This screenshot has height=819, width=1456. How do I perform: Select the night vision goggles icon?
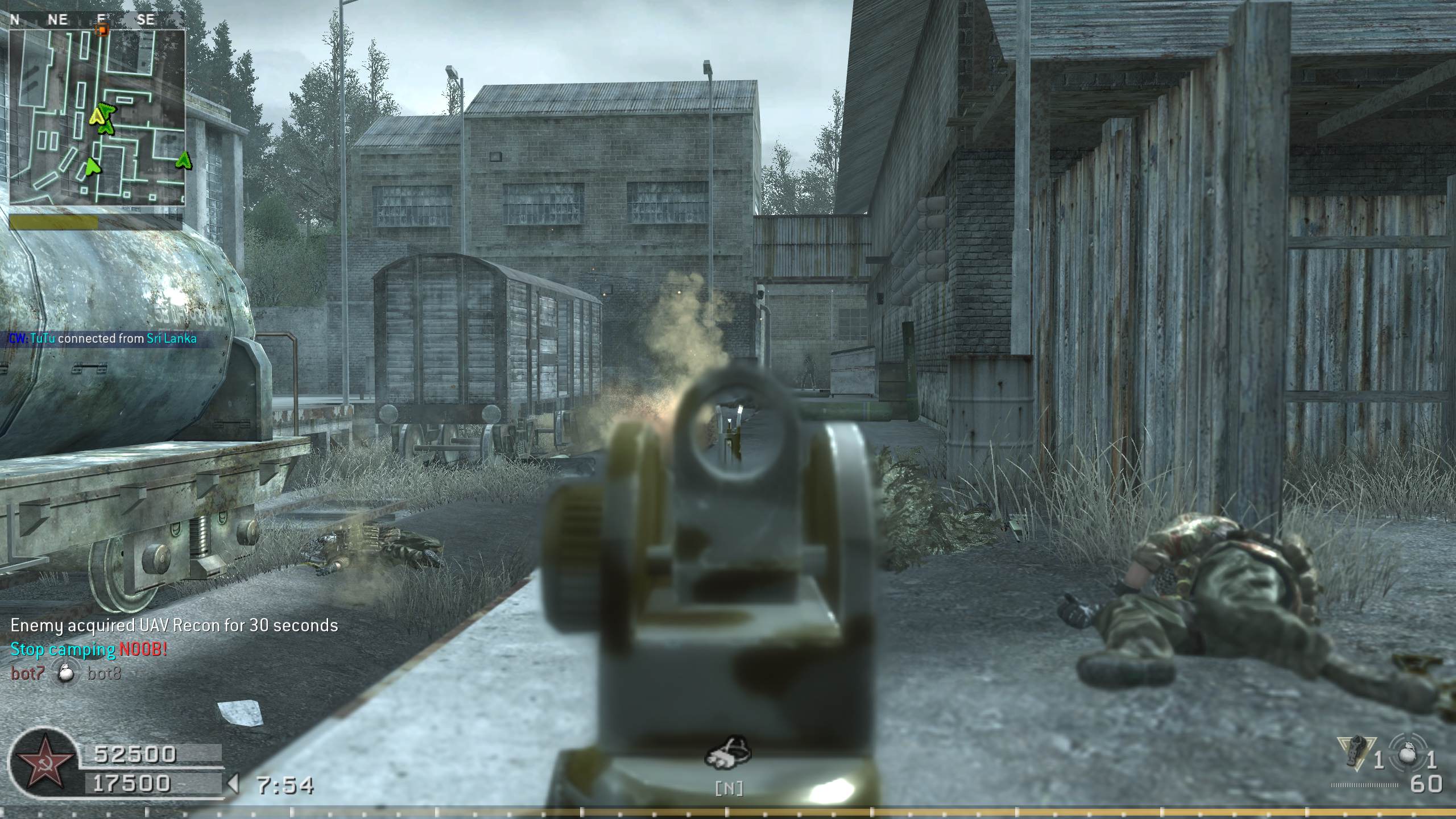(x=728, y=754)
